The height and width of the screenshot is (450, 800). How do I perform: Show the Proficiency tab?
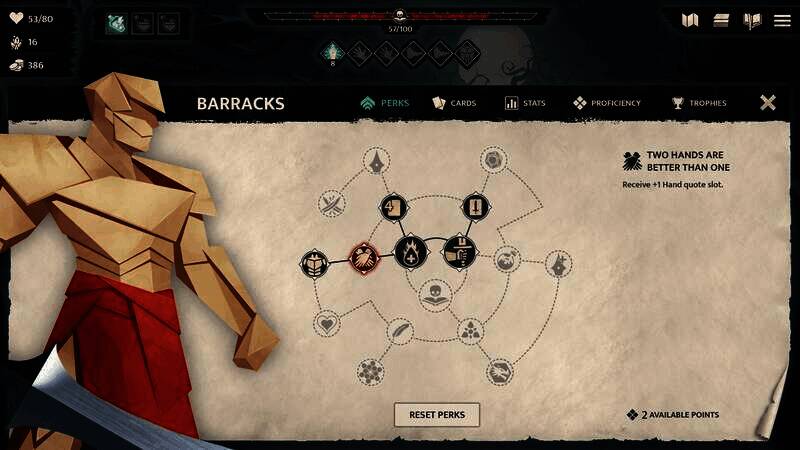coord(608,103)
